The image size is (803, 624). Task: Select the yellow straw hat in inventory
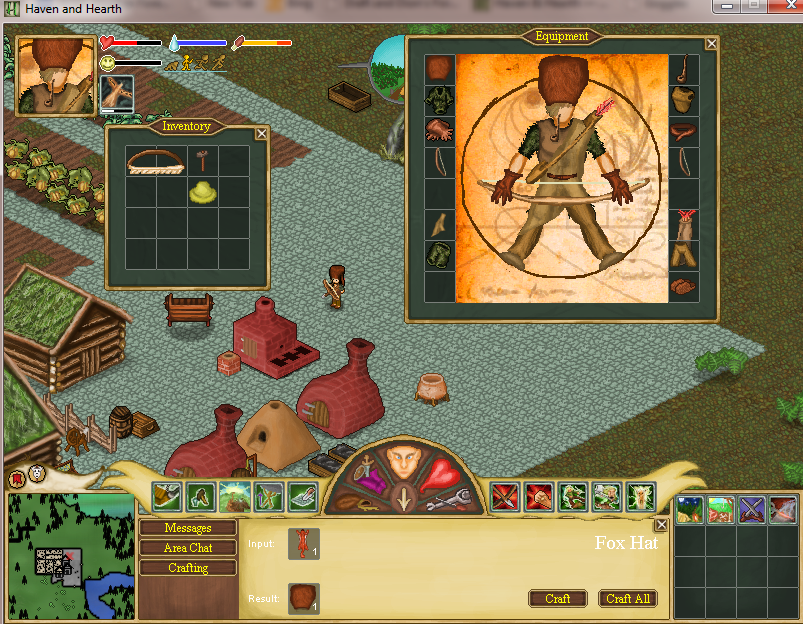point(203,192)
